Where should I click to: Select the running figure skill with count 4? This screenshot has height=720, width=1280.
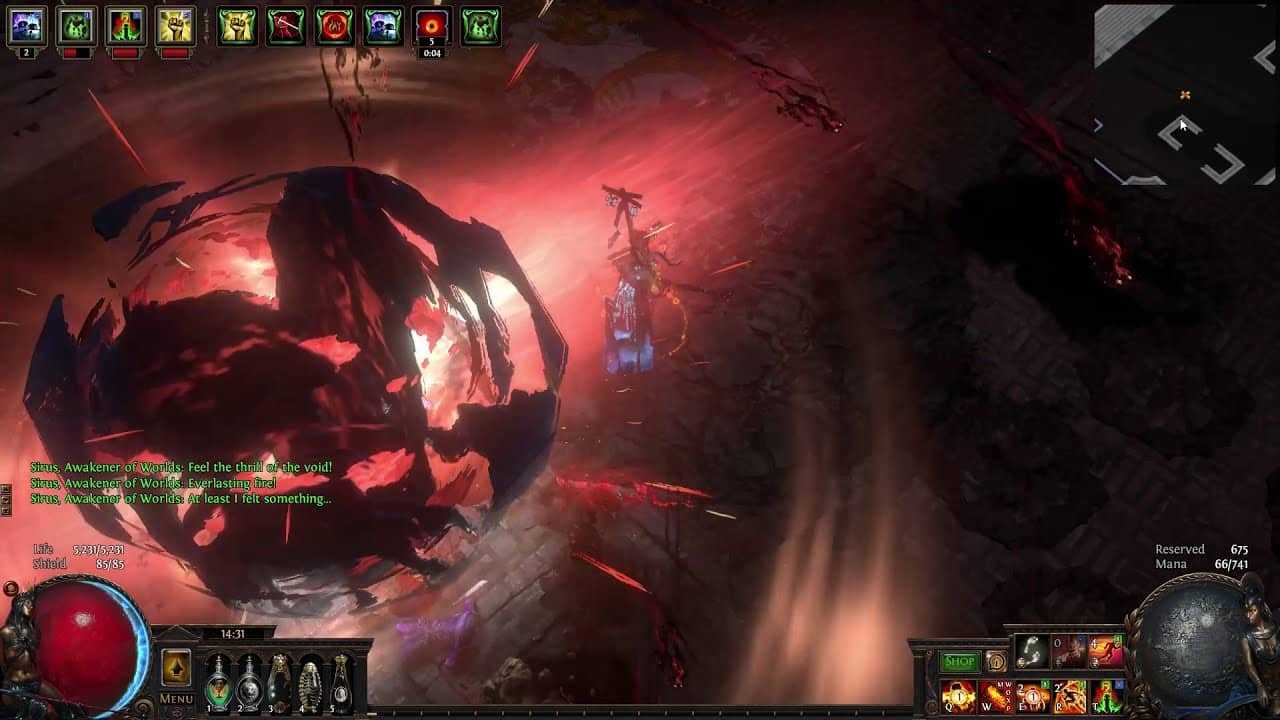(x=1107, y=652)
